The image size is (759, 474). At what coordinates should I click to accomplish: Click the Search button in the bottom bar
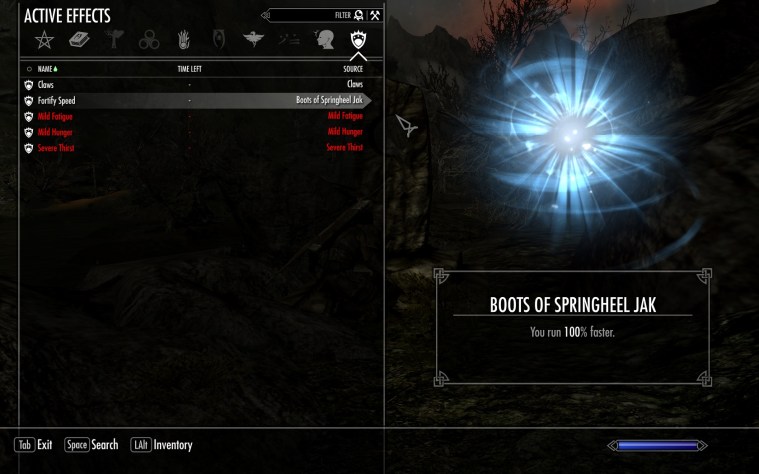tap(91, 445)
